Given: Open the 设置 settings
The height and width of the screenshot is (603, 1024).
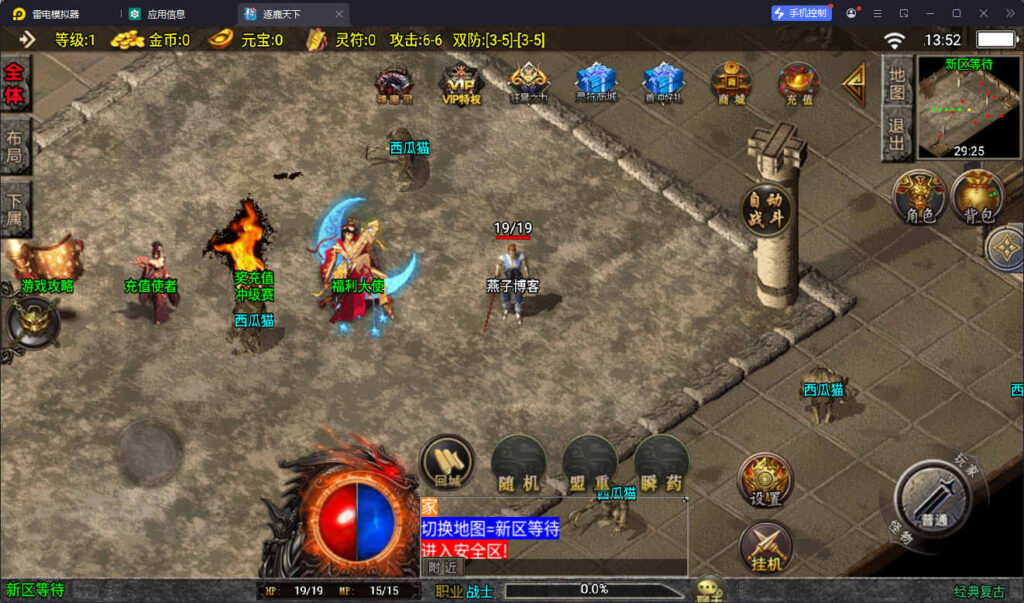Looking at the screenshot, I should tap(765, 481).
